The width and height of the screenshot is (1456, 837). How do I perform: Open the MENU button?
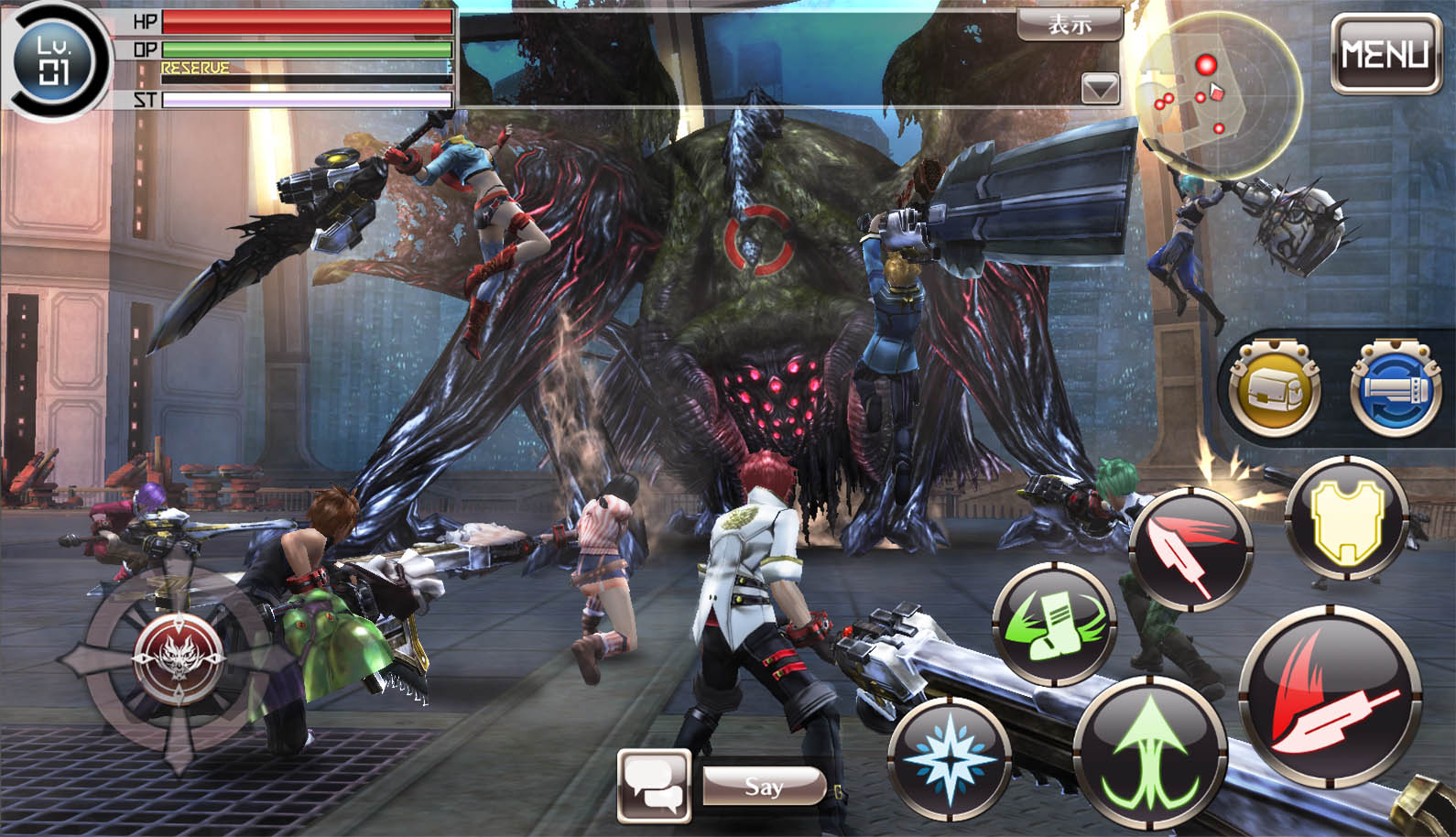coord(1385,54)
